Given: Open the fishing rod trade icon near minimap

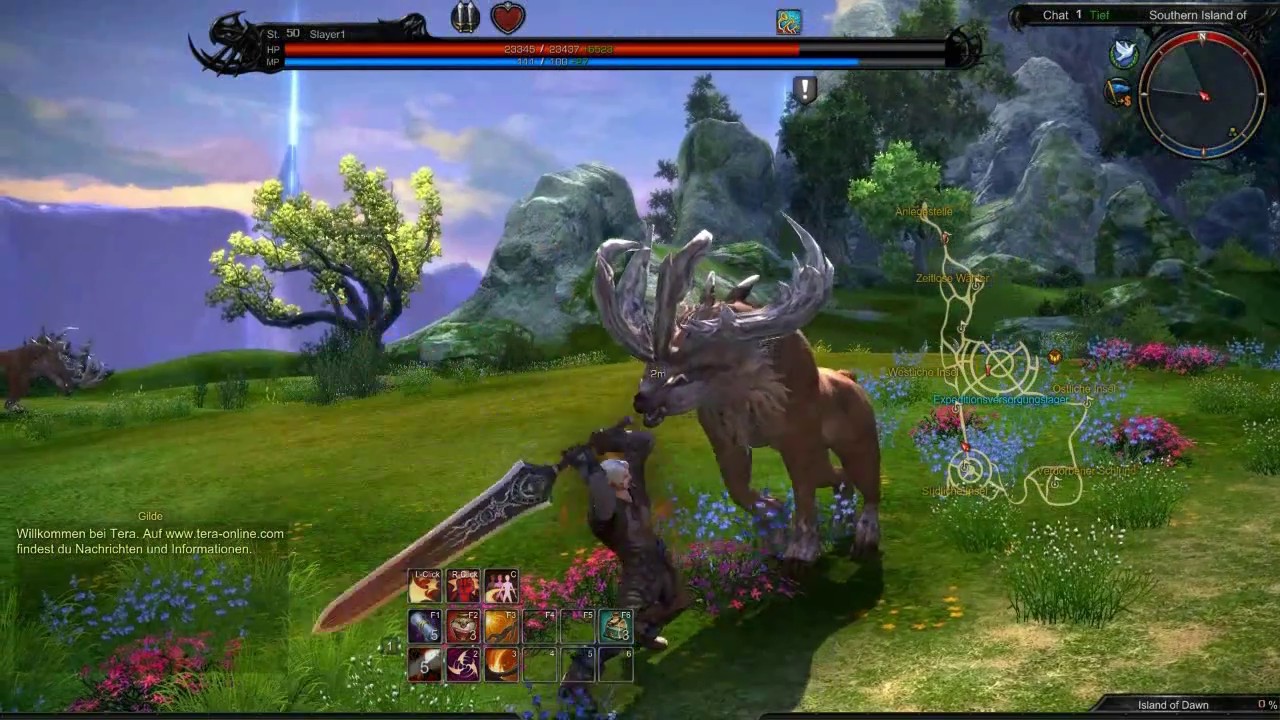Looking at the screenshot, I should pyautogui.click(x=1118, y=92).
